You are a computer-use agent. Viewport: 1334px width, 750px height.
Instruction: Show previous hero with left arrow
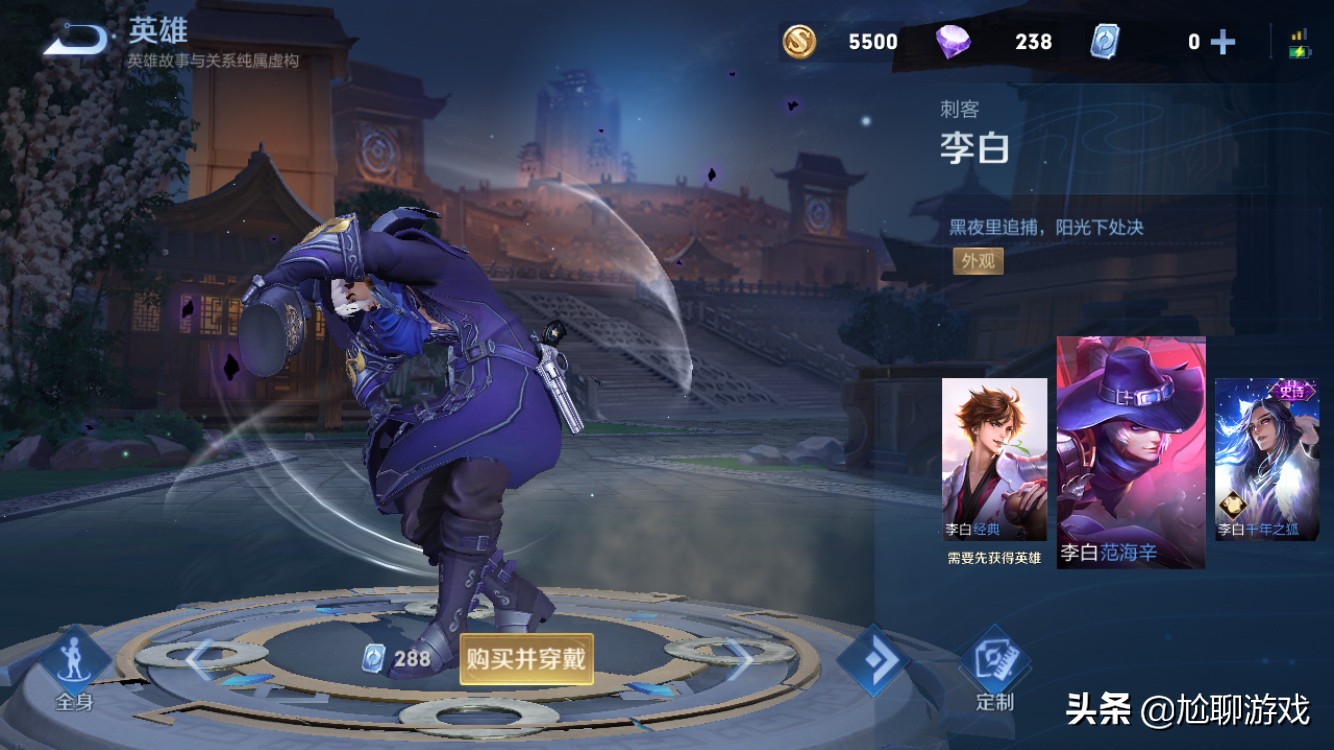pyautogui.click(x=200, y=659)
